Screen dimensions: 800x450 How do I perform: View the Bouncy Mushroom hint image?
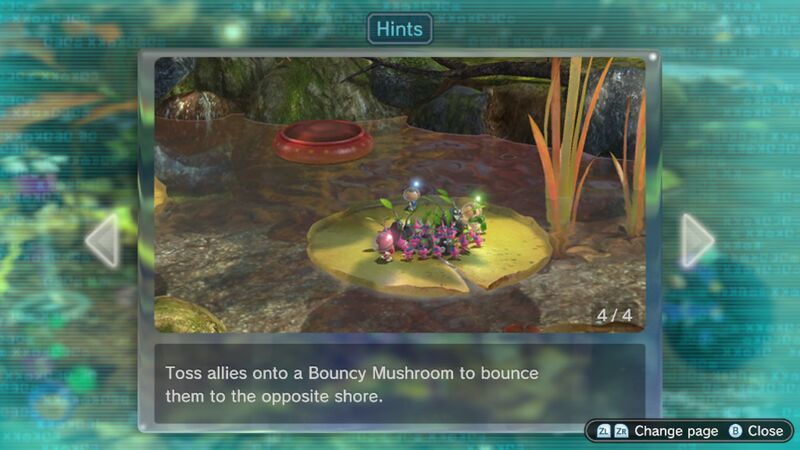click(399, 194)
